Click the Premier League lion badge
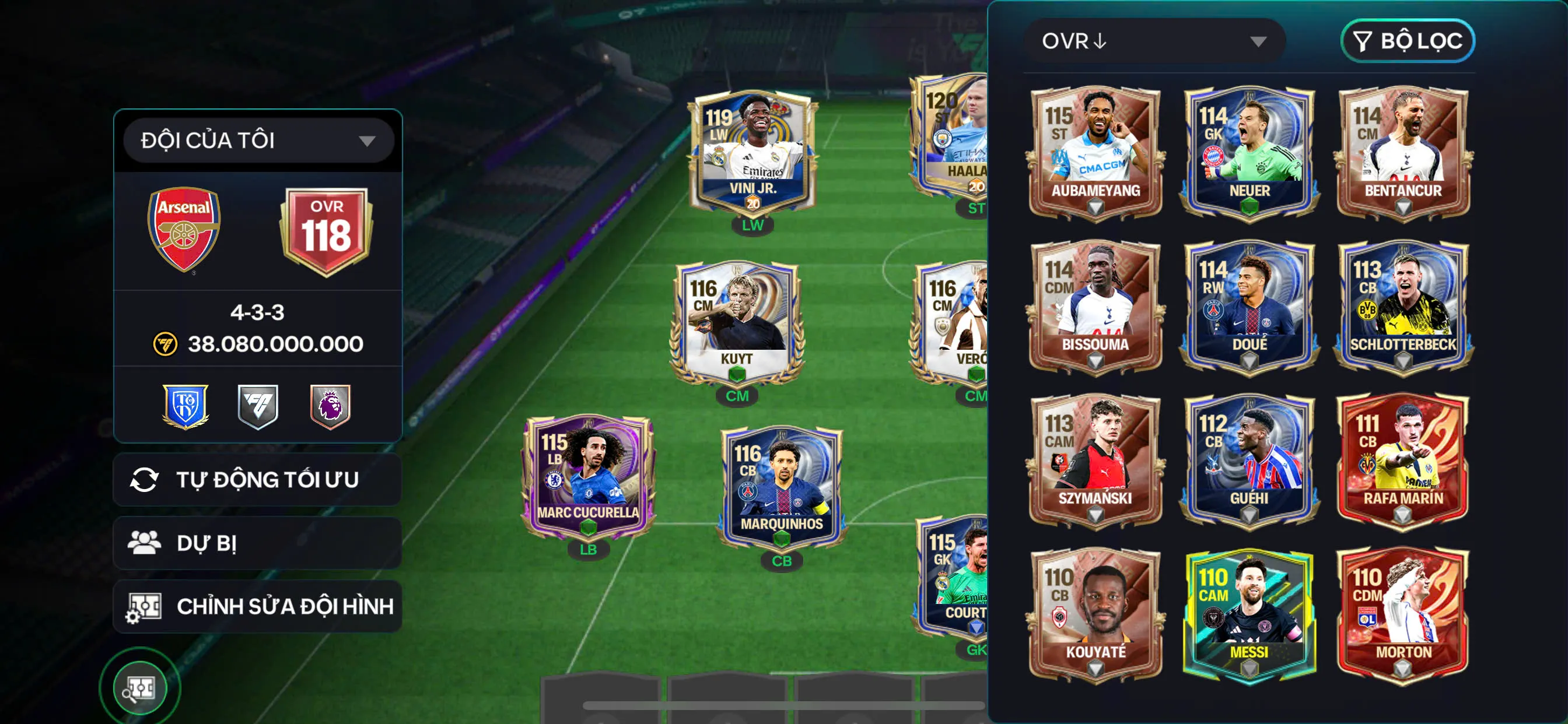Screen dimensions: 1568x724 pyautogui.click(x=330, y=406)
